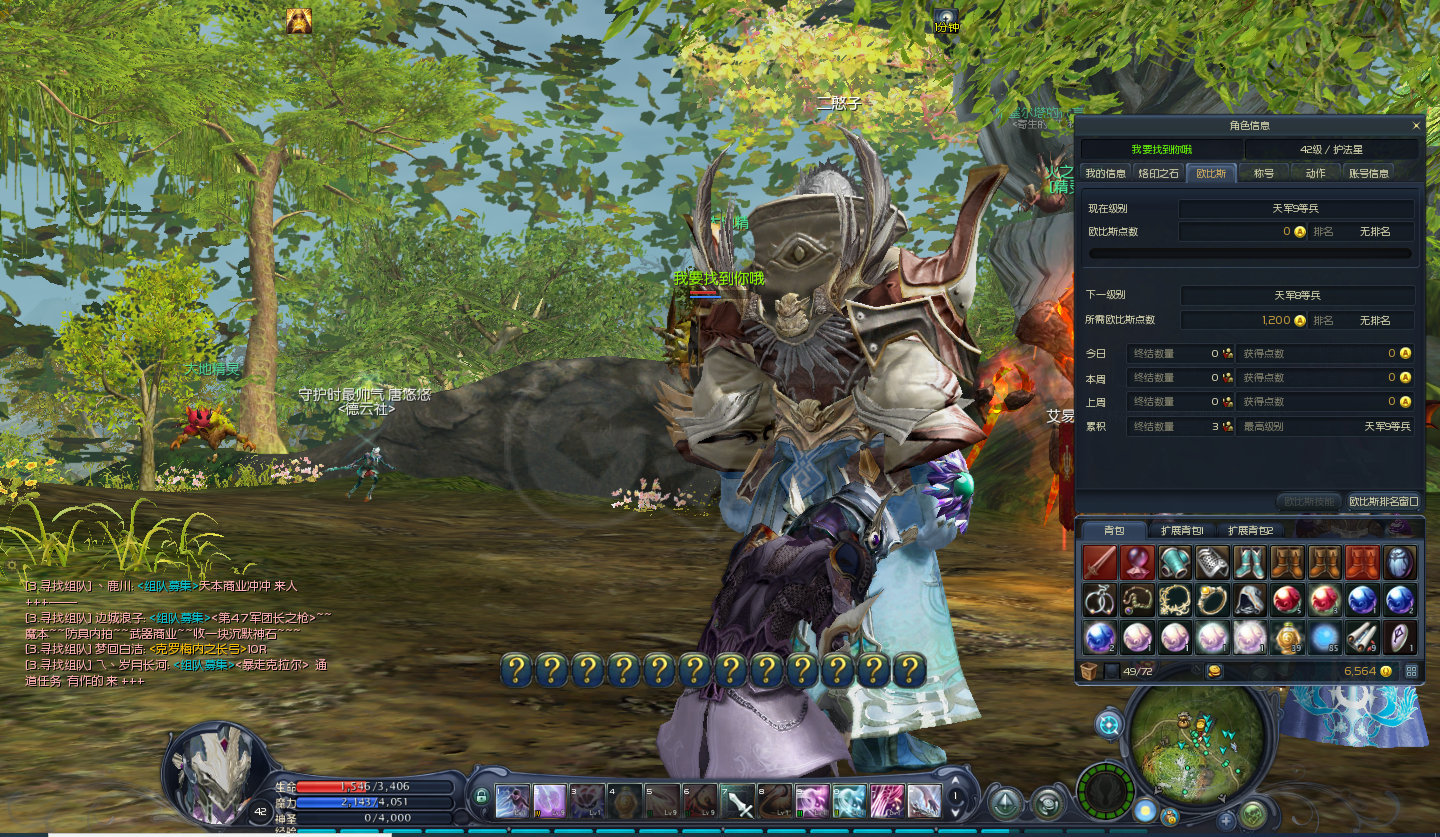Viewport: 1440px width, 837px height.
Task: Switch to the 我的信息 tab
Action: 1106,173
